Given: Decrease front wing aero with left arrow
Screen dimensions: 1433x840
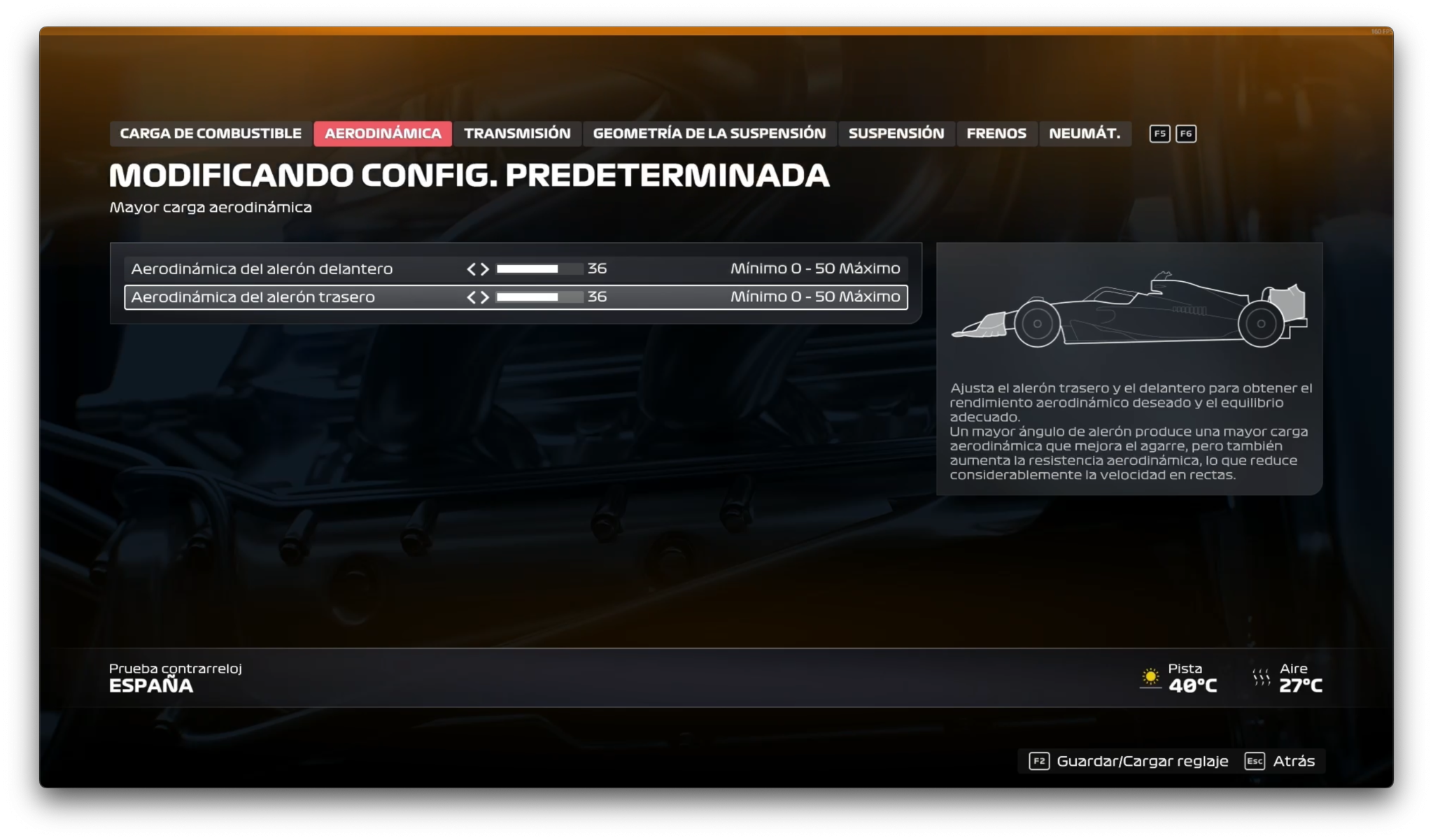Looking at the screenshot, I should pos(472,268).
